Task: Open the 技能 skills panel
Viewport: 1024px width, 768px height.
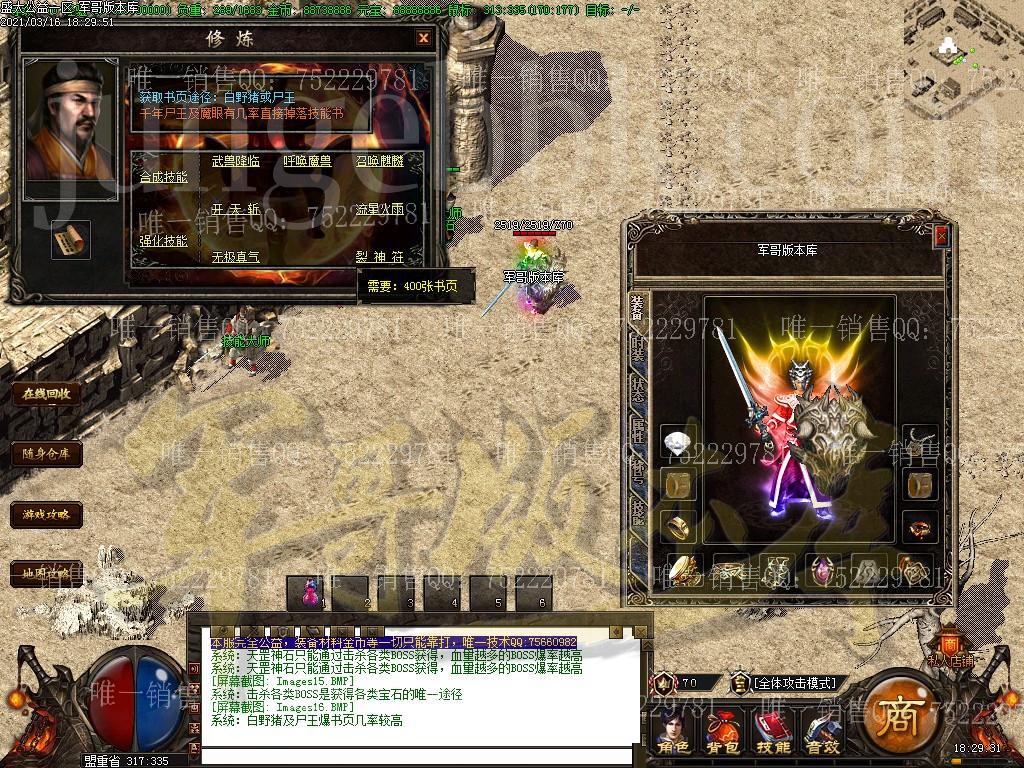Action: [772, 734]
